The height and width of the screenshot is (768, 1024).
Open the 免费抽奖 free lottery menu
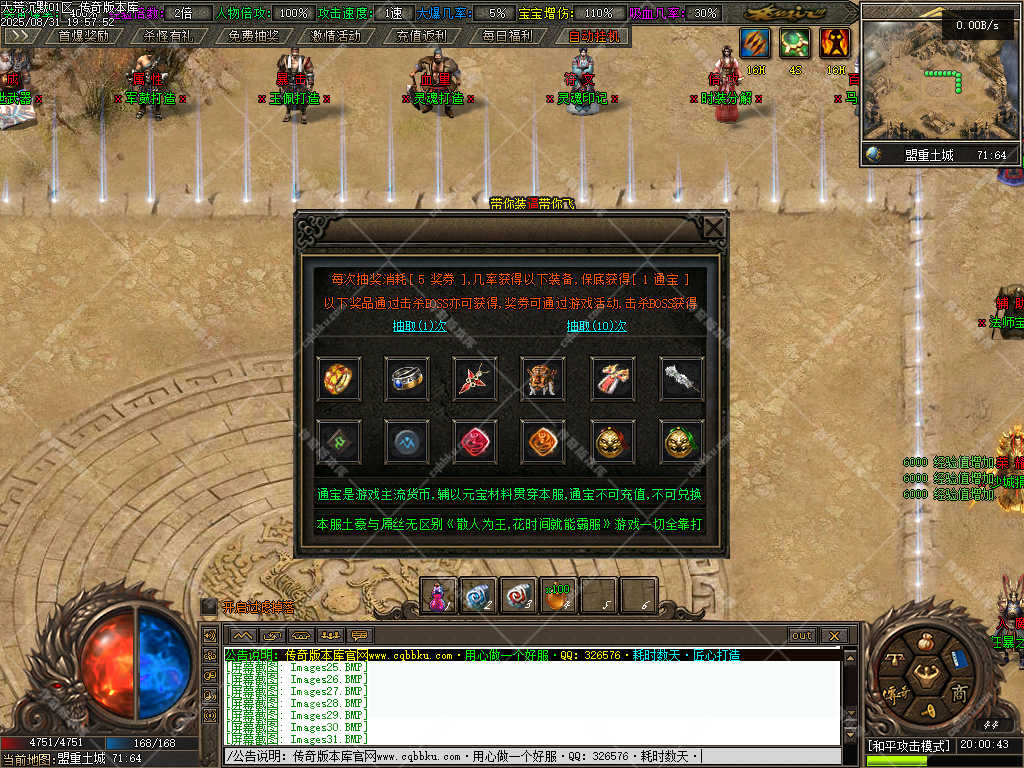pyautogui.click(x=253, y=35)
